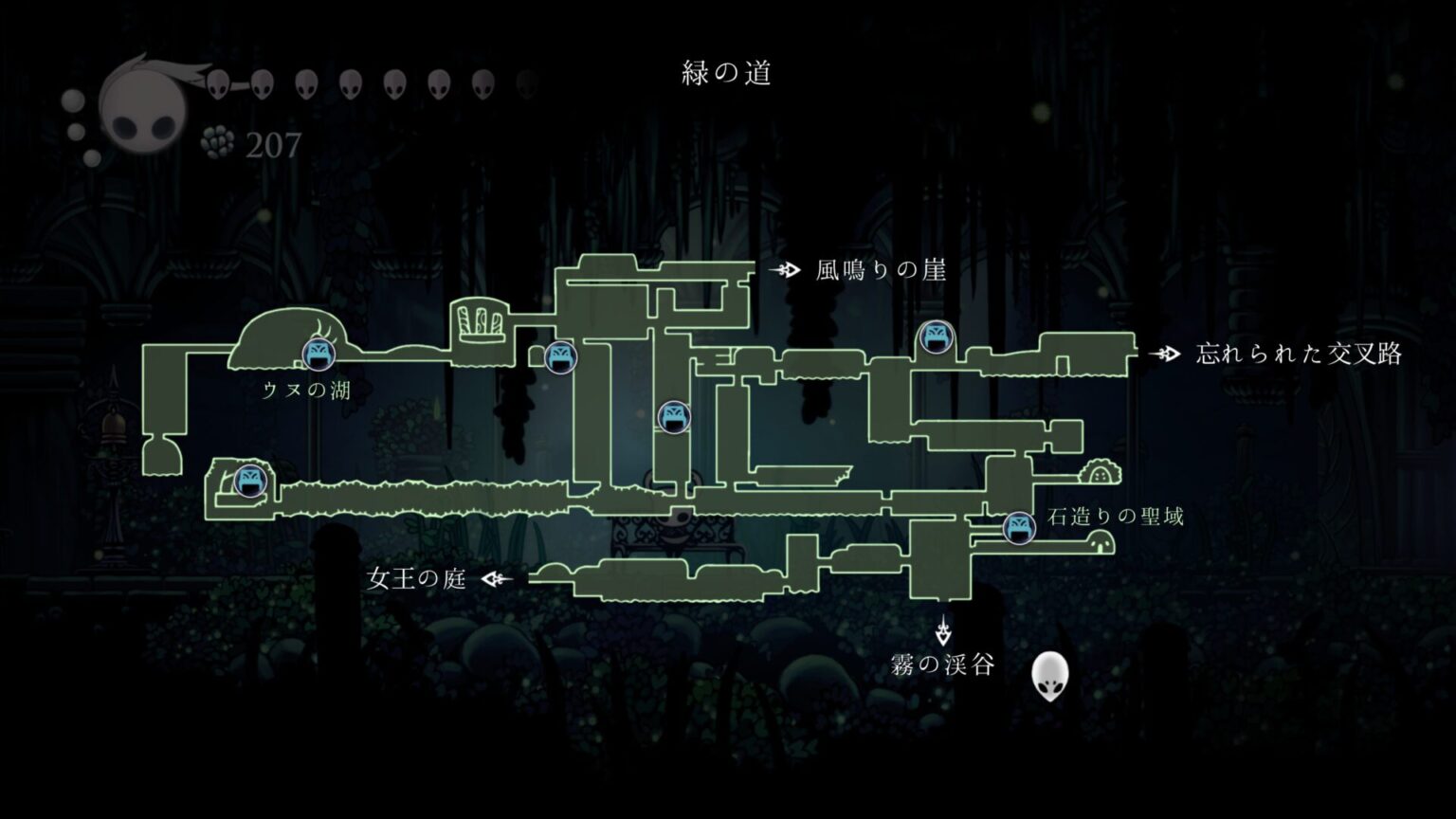Select the grub marker near 石造りの聖域
The width and height of the screenshot is (1456, 819).
(x=1021, y=529)
